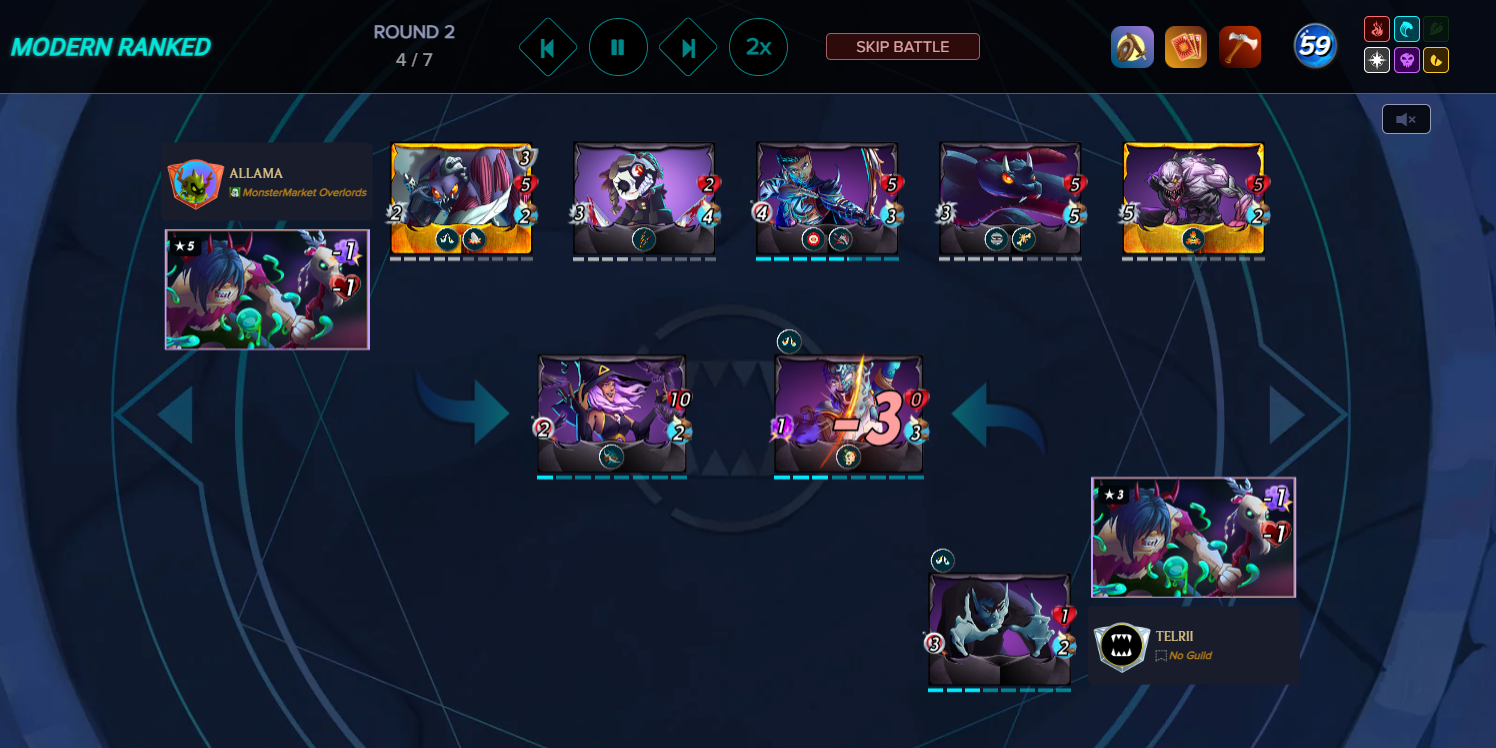The height and width of the screenshot is (748, 1496).
Task: Select the death splinter skull icon
Action: tap(1407, 60)
